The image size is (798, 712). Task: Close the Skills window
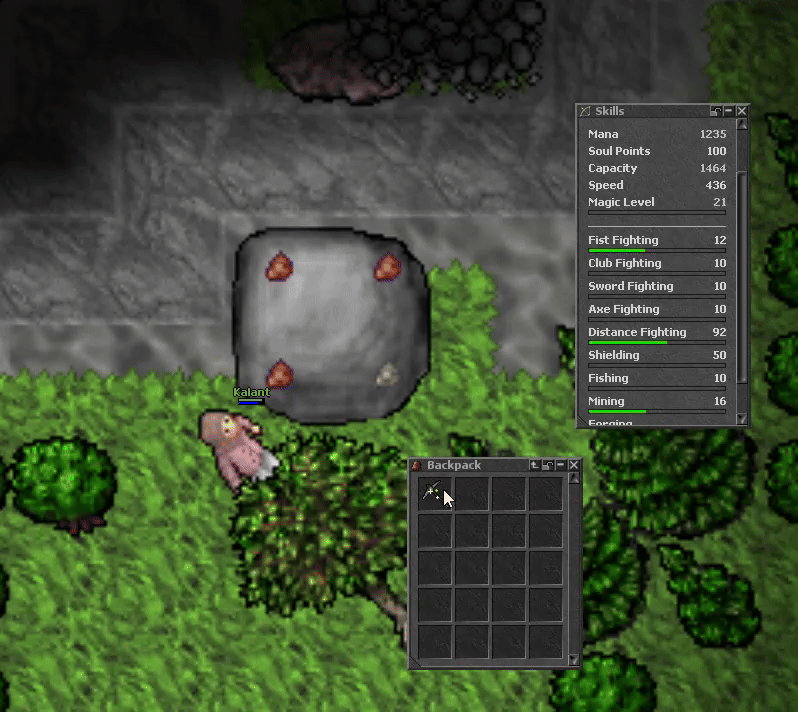[742, 111]
